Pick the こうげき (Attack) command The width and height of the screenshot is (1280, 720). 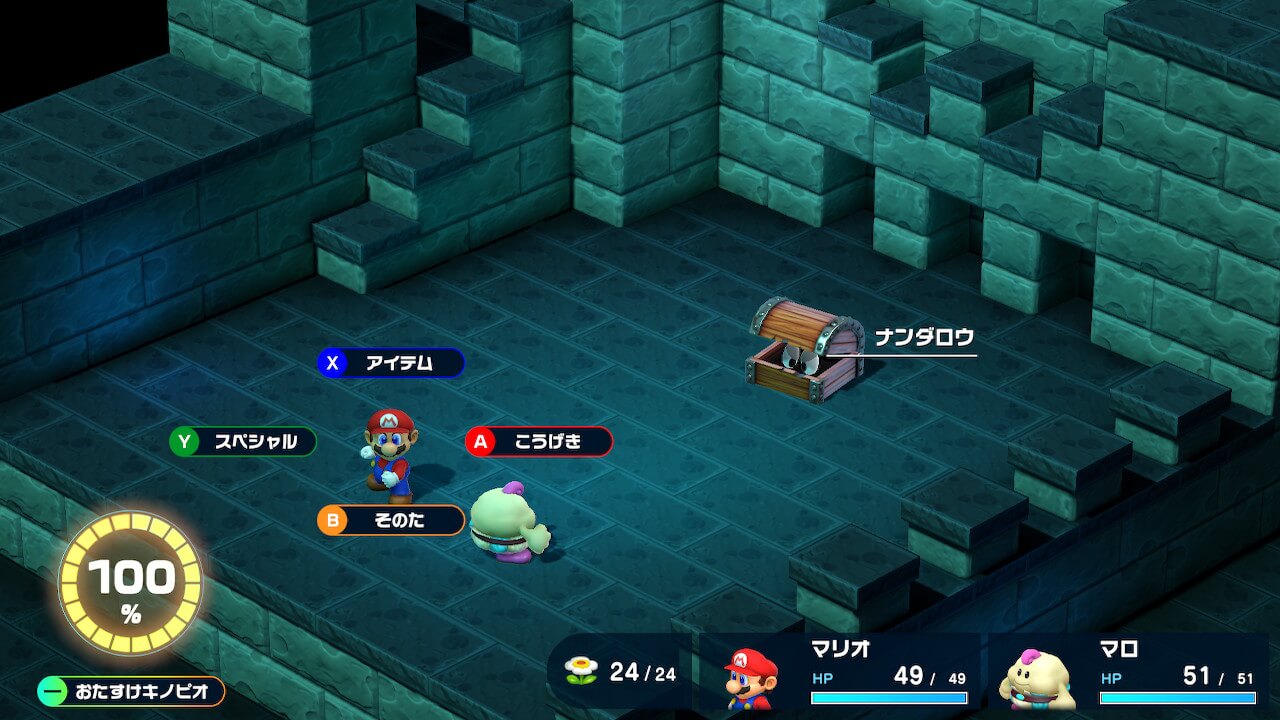(x=539, y=441)
